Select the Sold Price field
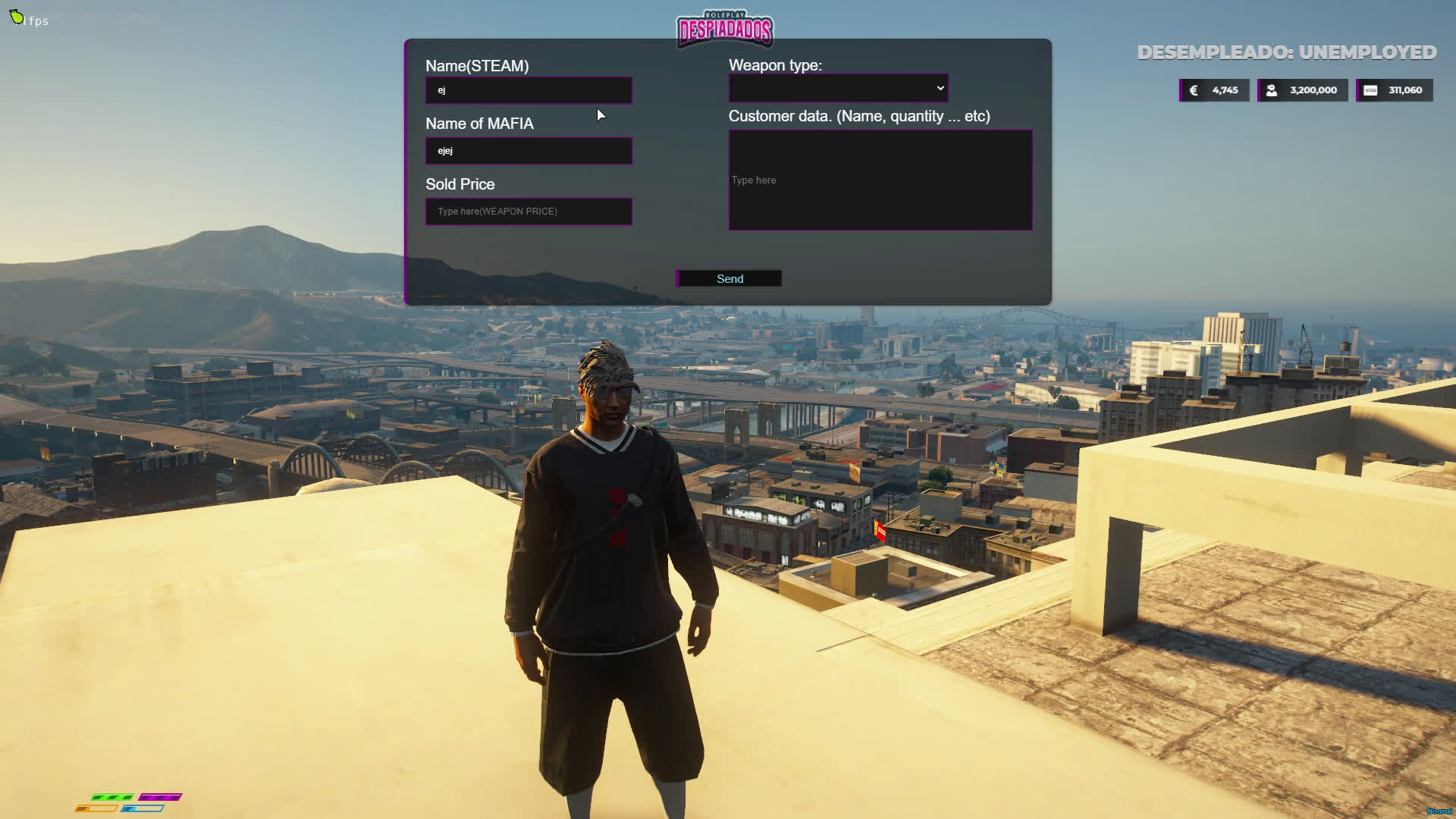Screen dimensions: 1456x819 point(529,212)
